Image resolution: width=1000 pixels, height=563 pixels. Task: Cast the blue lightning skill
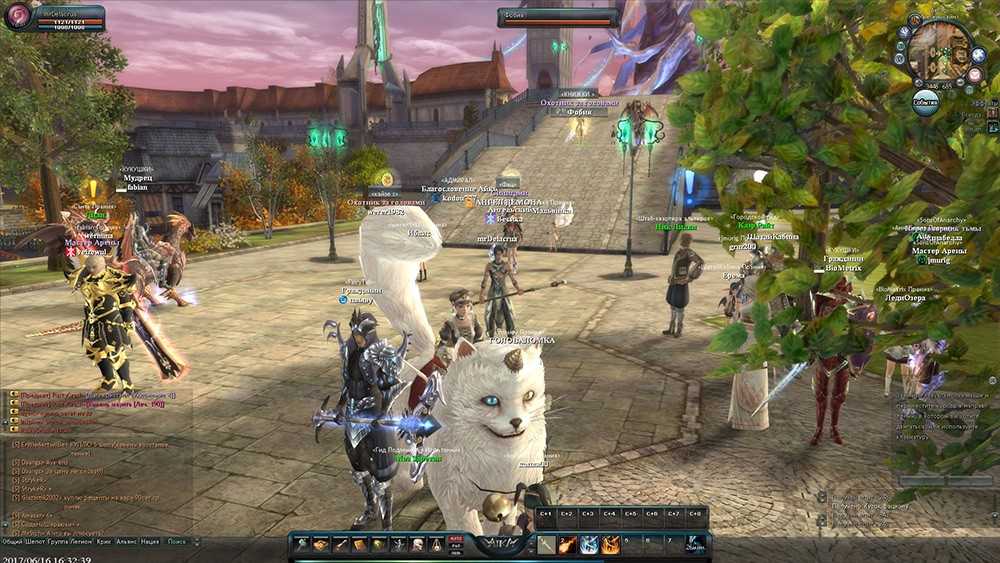(x=589, y=545)
